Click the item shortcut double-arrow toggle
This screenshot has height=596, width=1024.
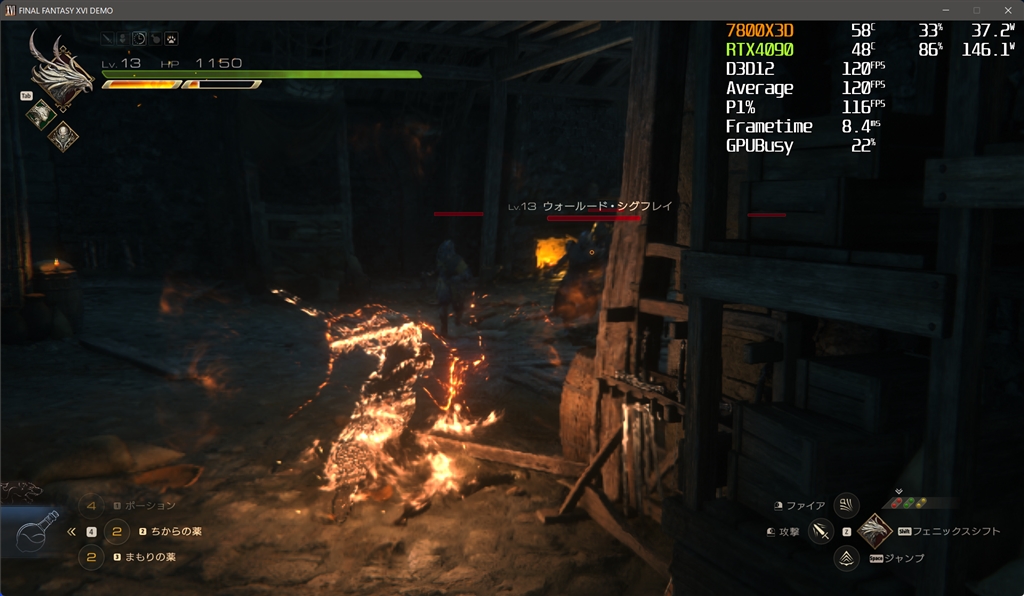[71, 532]
